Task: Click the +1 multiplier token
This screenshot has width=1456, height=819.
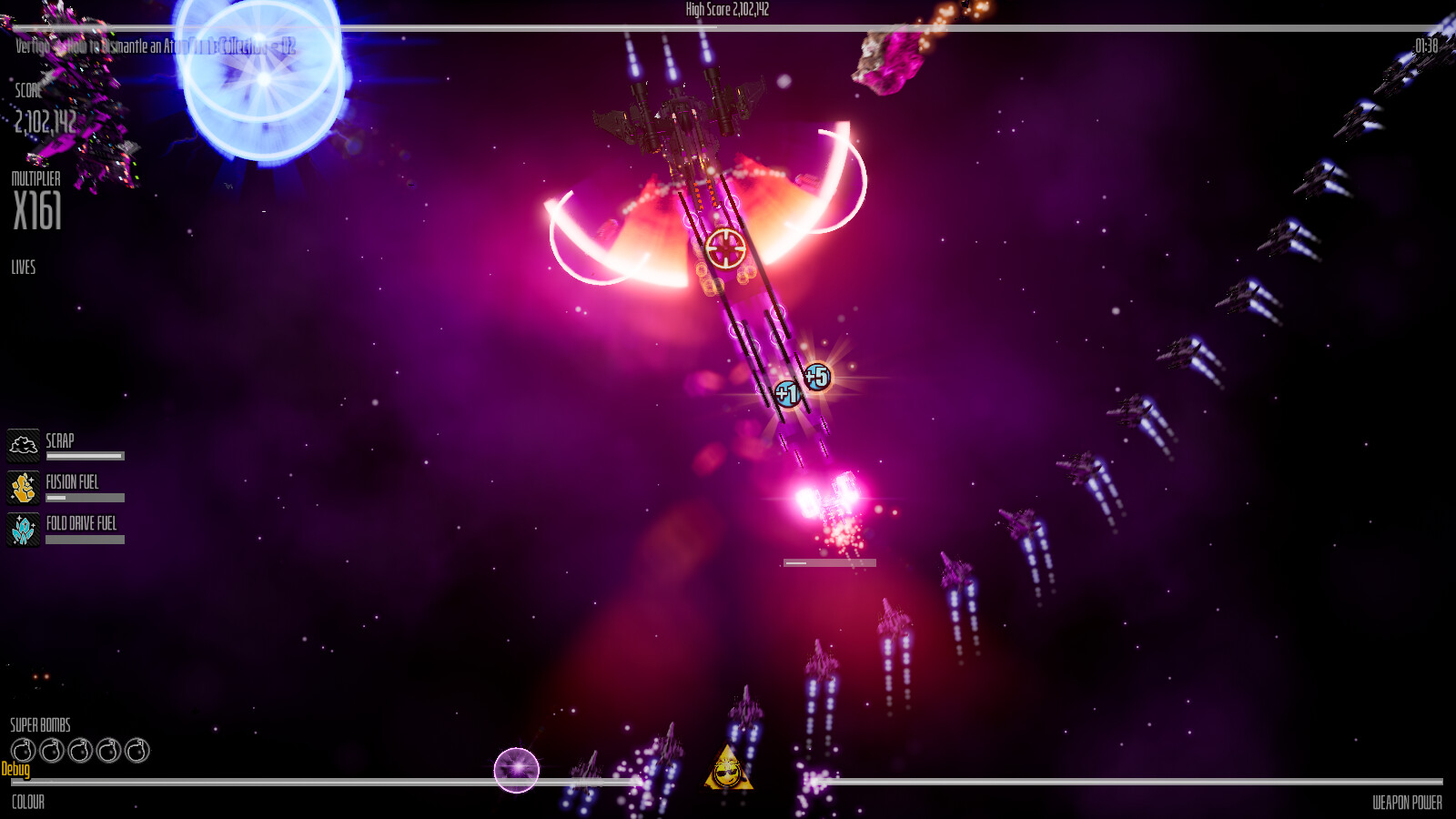Action: pos(788,393)
